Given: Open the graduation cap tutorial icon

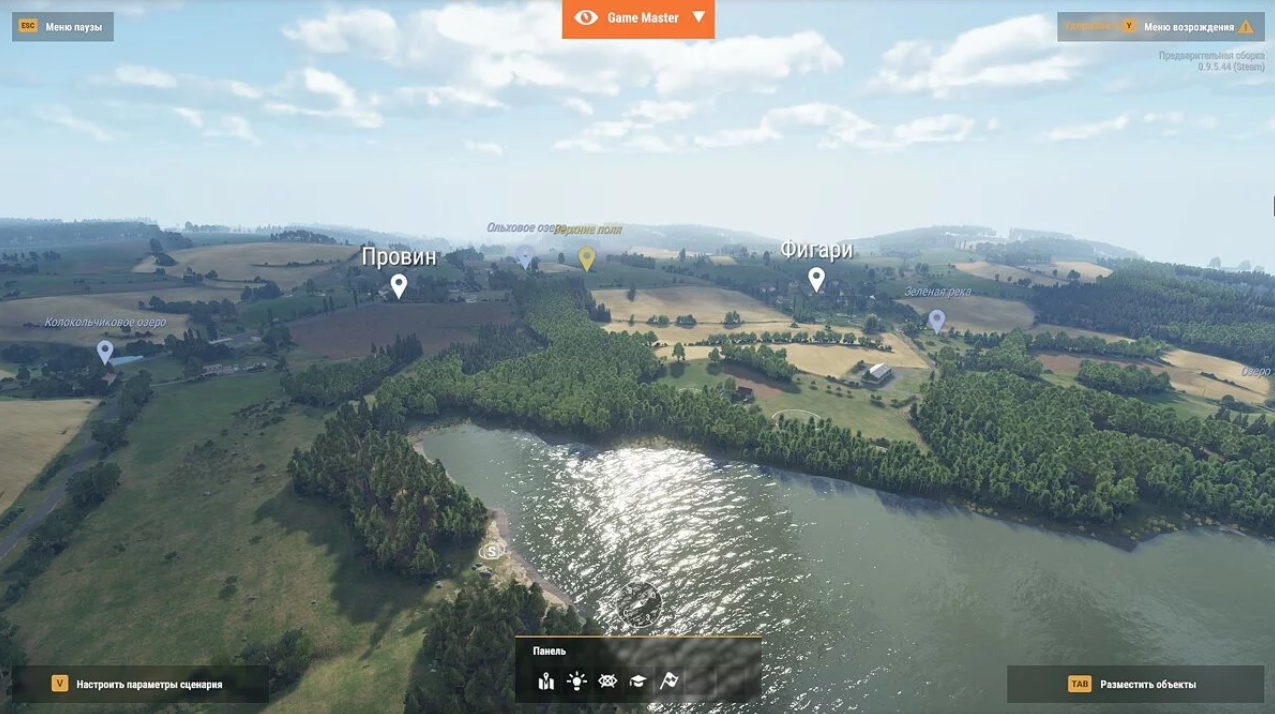Looking at the screenshot, I should pyautogui.click(x=637, y=681).
